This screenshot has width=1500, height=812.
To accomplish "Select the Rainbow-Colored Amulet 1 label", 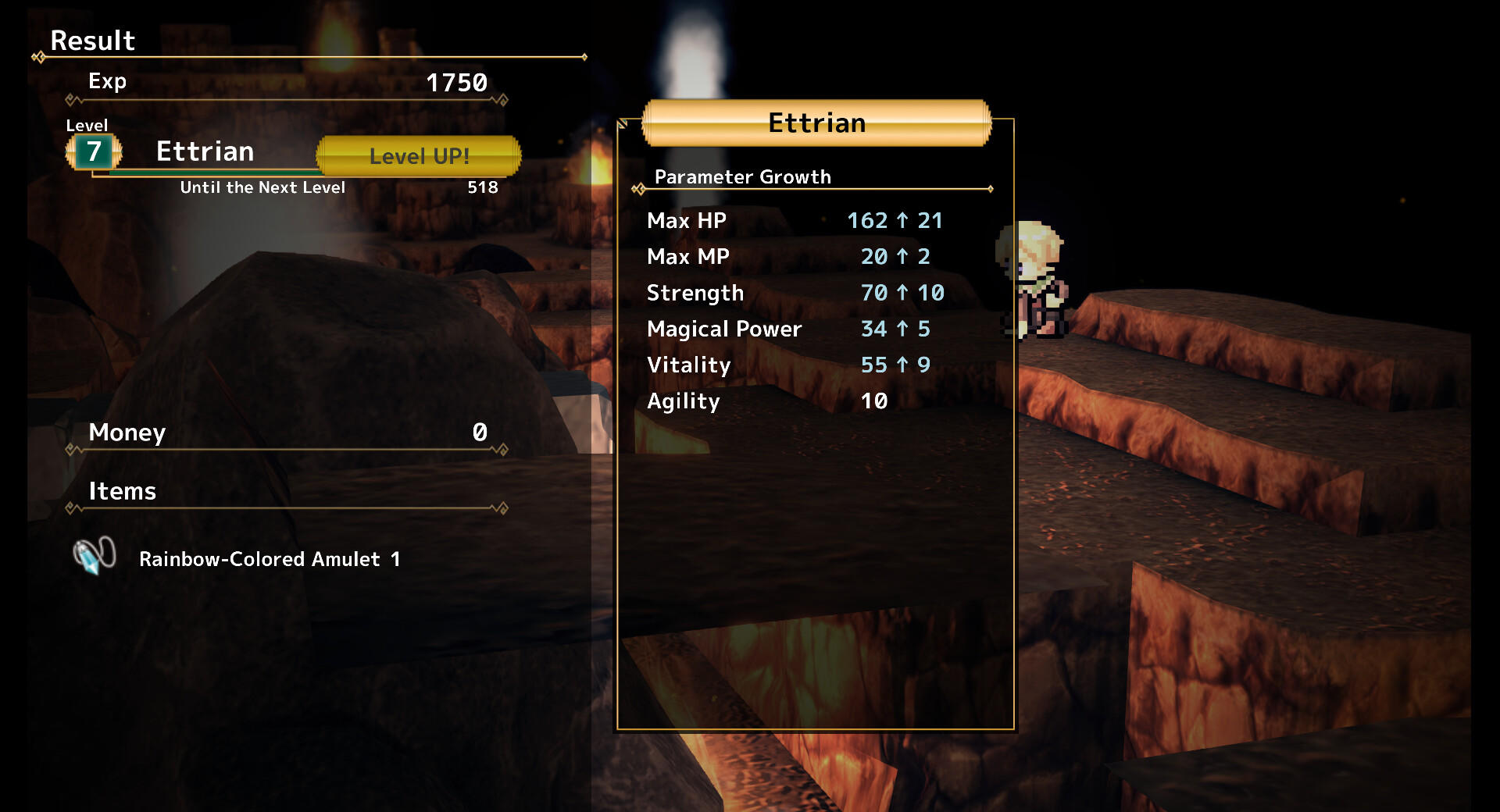I will click(269, 559).
